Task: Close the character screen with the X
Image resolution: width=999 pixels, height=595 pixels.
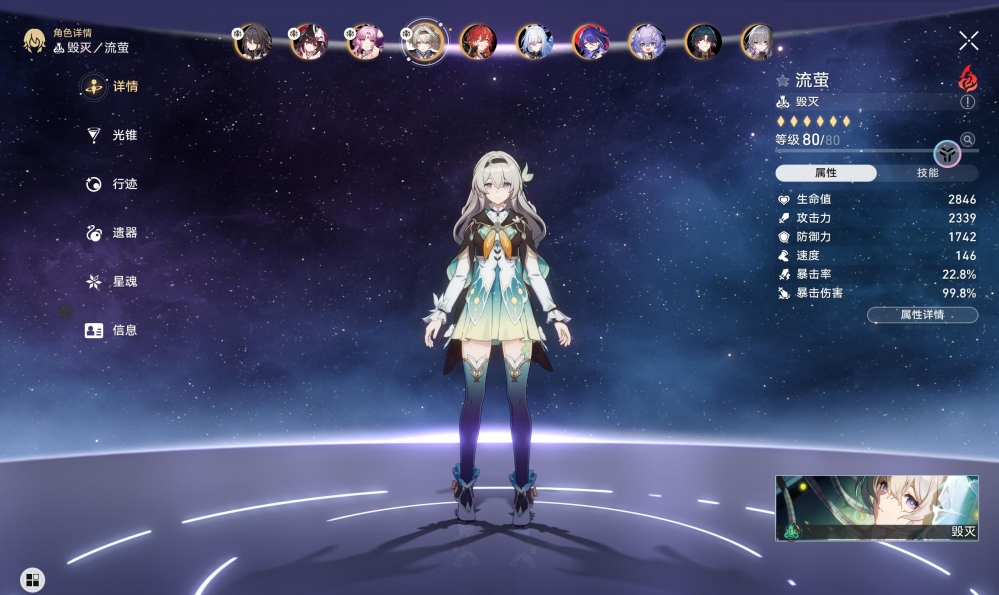Action: 968,40
